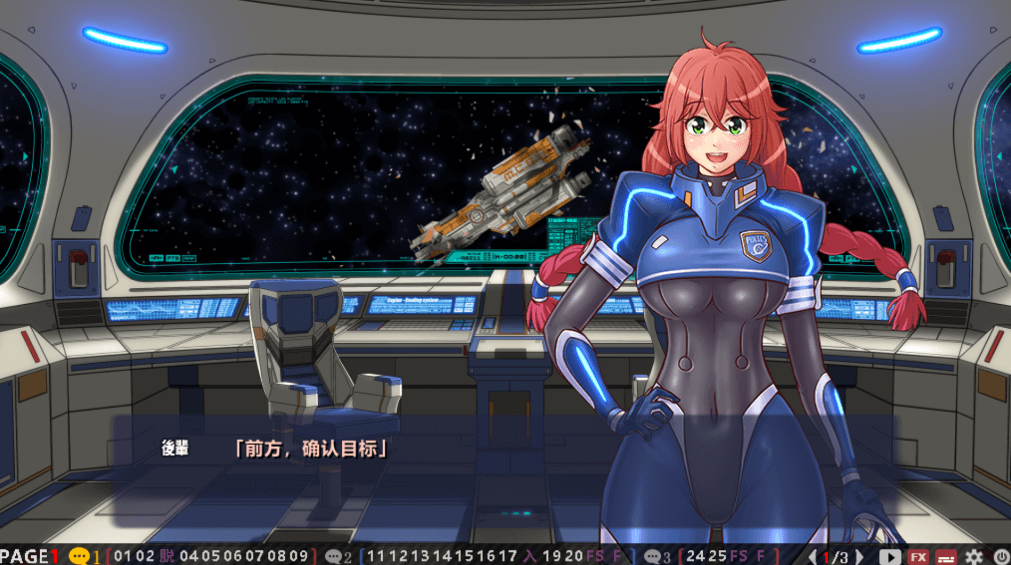Viewport: 1011px width, 565px height.
Task: Select scene number 02
Action: pyautogui.click(x=146, y=556)
